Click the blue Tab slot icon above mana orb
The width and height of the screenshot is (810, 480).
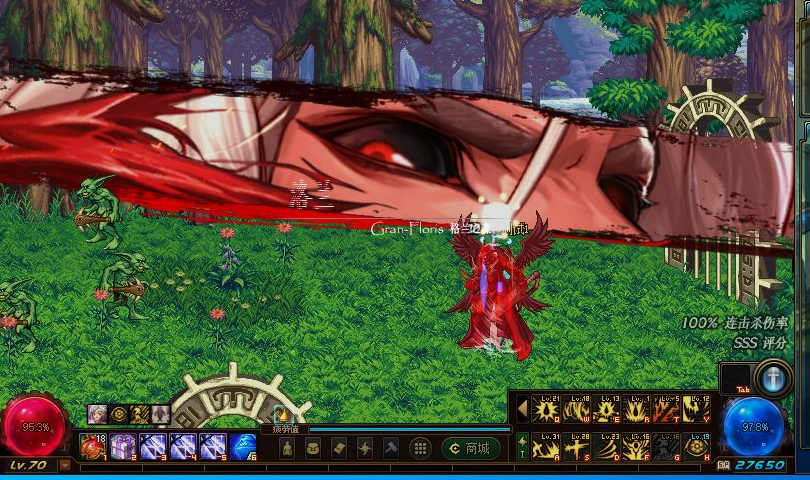coord(774,379)
